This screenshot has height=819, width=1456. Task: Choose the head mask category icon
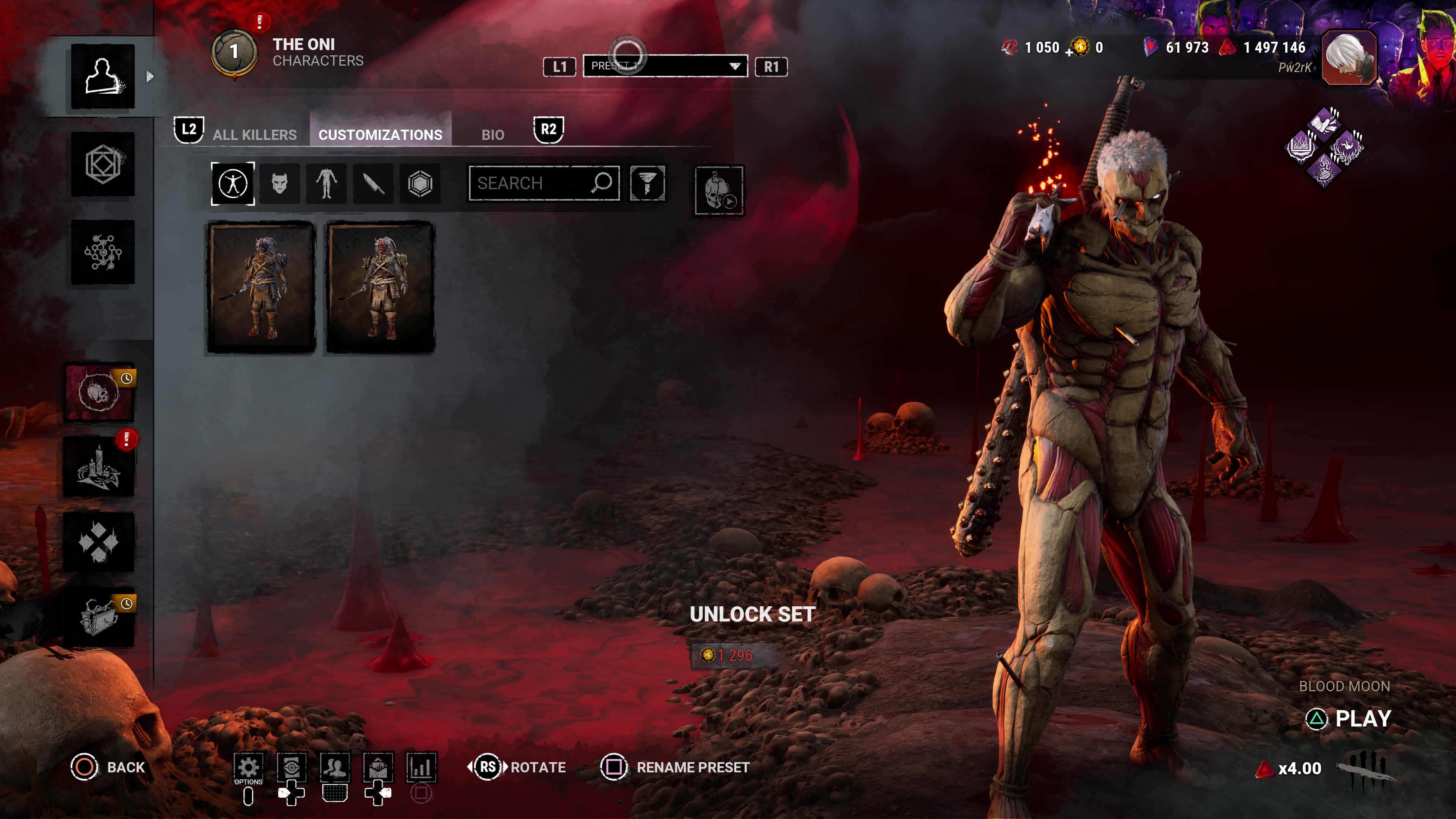point(280,183)
